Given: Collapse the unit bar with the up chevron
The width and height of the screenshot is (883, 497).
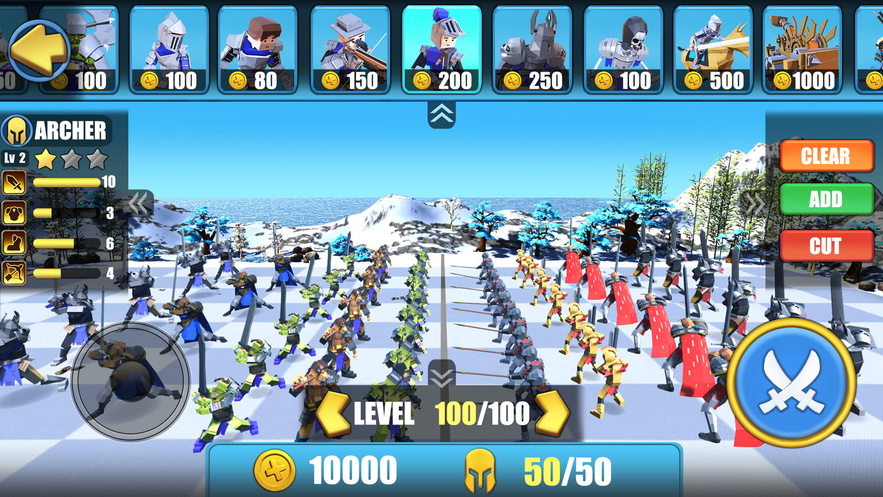Looking at the screenshot, I should pyautogui.click(x=441, y=114).
